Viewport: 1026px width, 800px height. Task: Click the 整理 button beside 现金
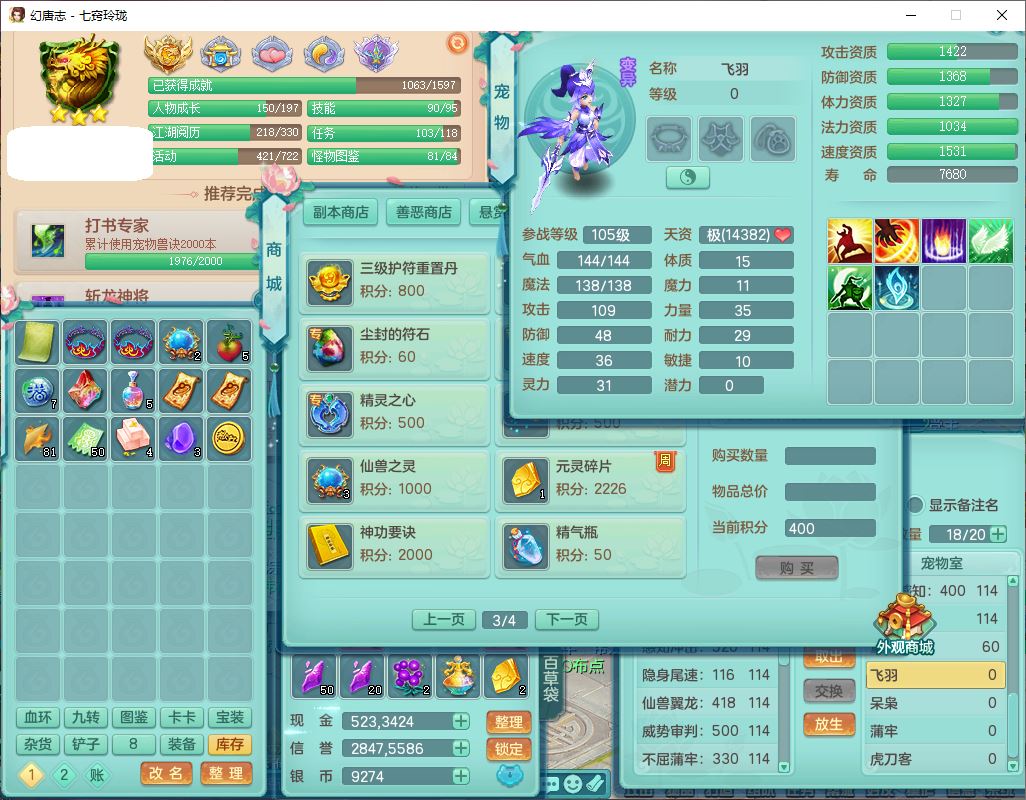coord(509,722)
